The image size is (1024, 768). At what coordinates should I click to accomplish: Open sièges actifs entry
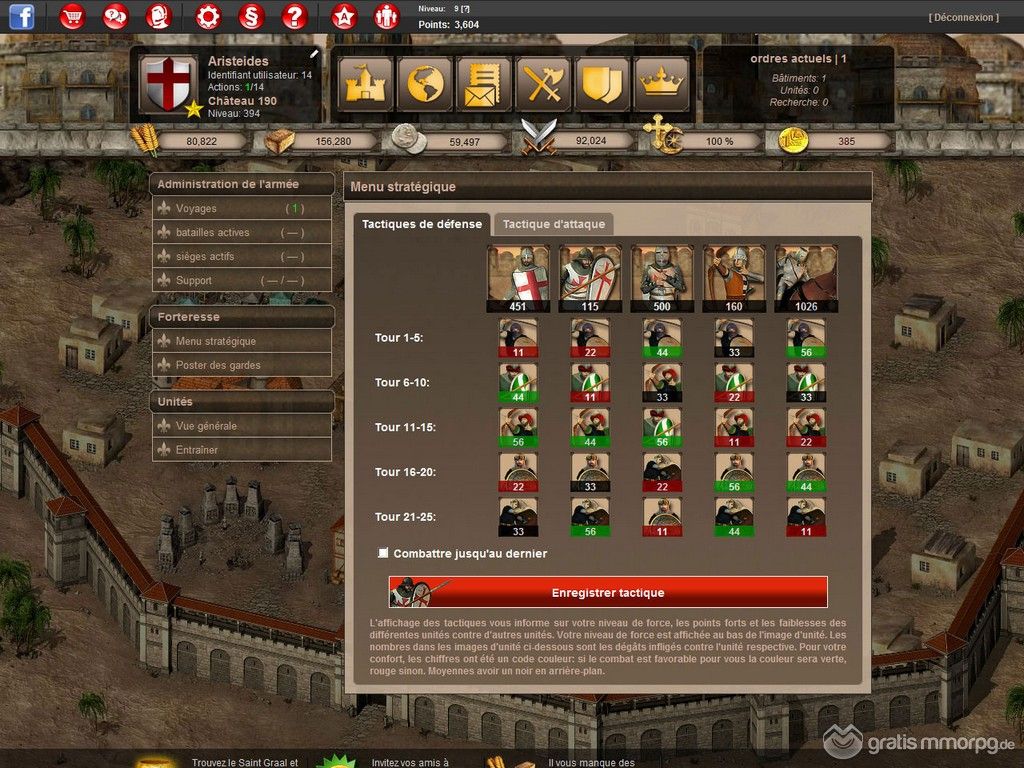pyautogui.click(x=205, y=257)
